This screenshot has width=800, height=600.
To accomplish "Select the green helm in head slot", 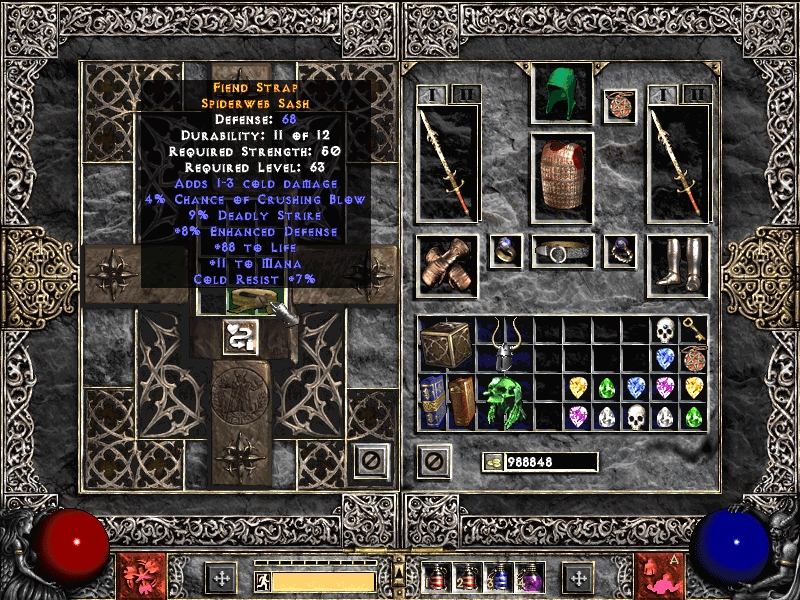I will click(562, 93).
